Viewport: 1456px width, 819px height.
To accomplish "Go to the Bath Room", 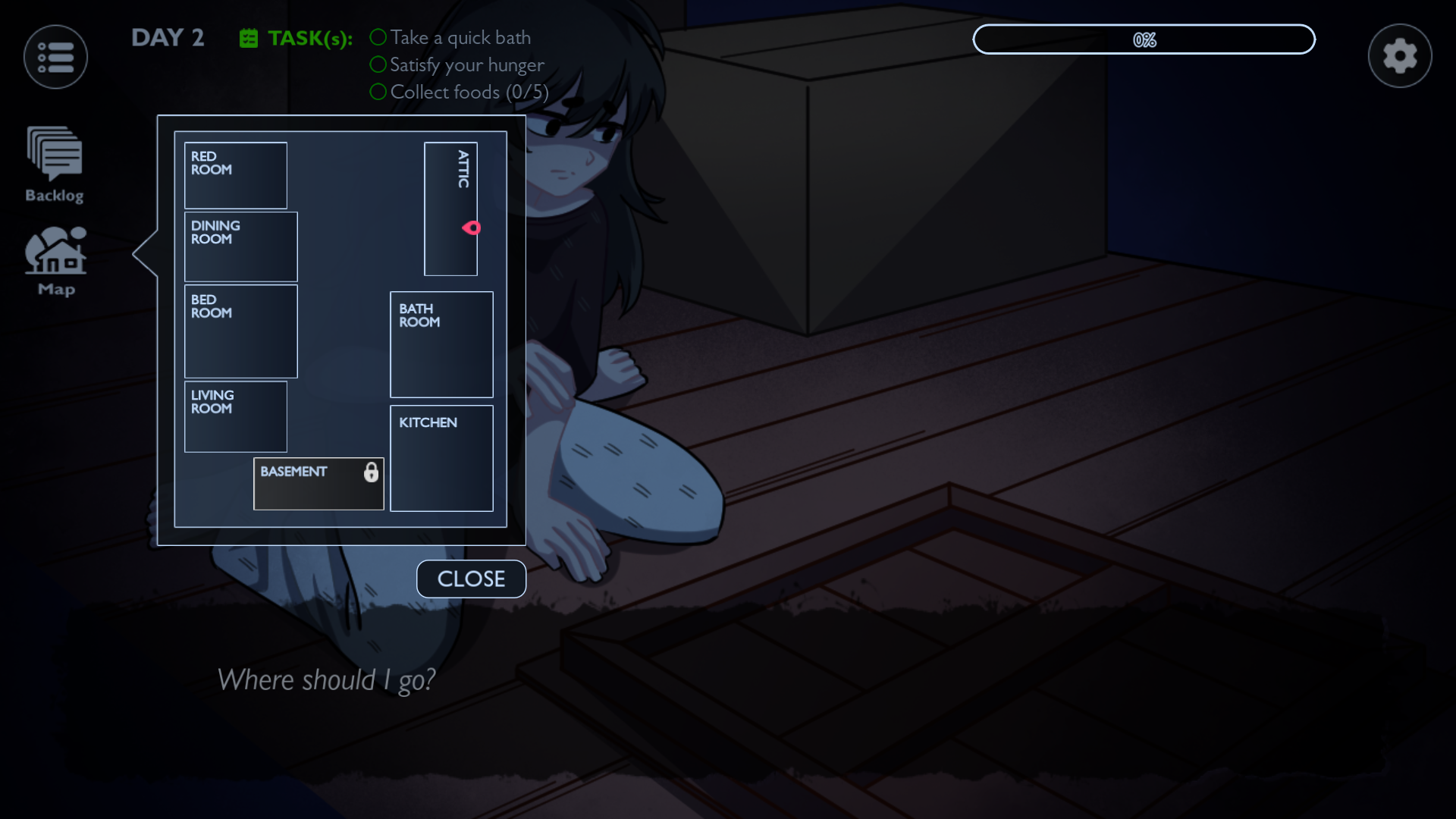I will (x=441, y=344).
